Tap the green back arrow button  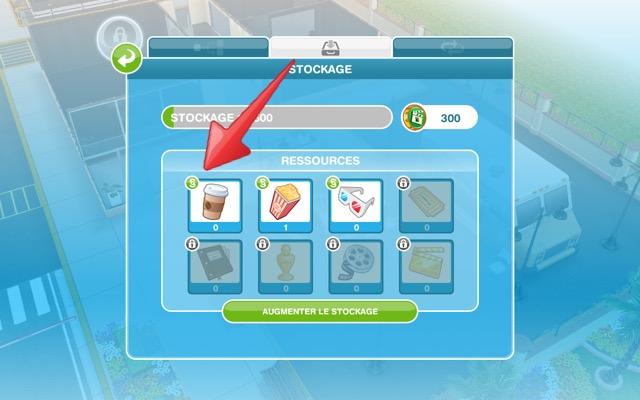126,61
